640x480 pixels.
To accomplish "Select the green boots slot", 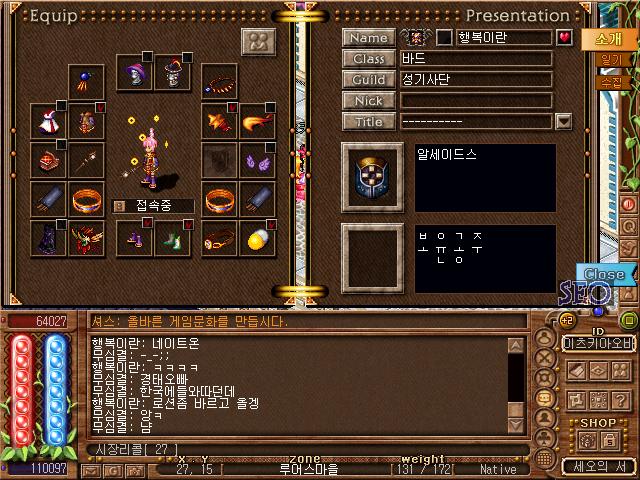I will (173, 238).
